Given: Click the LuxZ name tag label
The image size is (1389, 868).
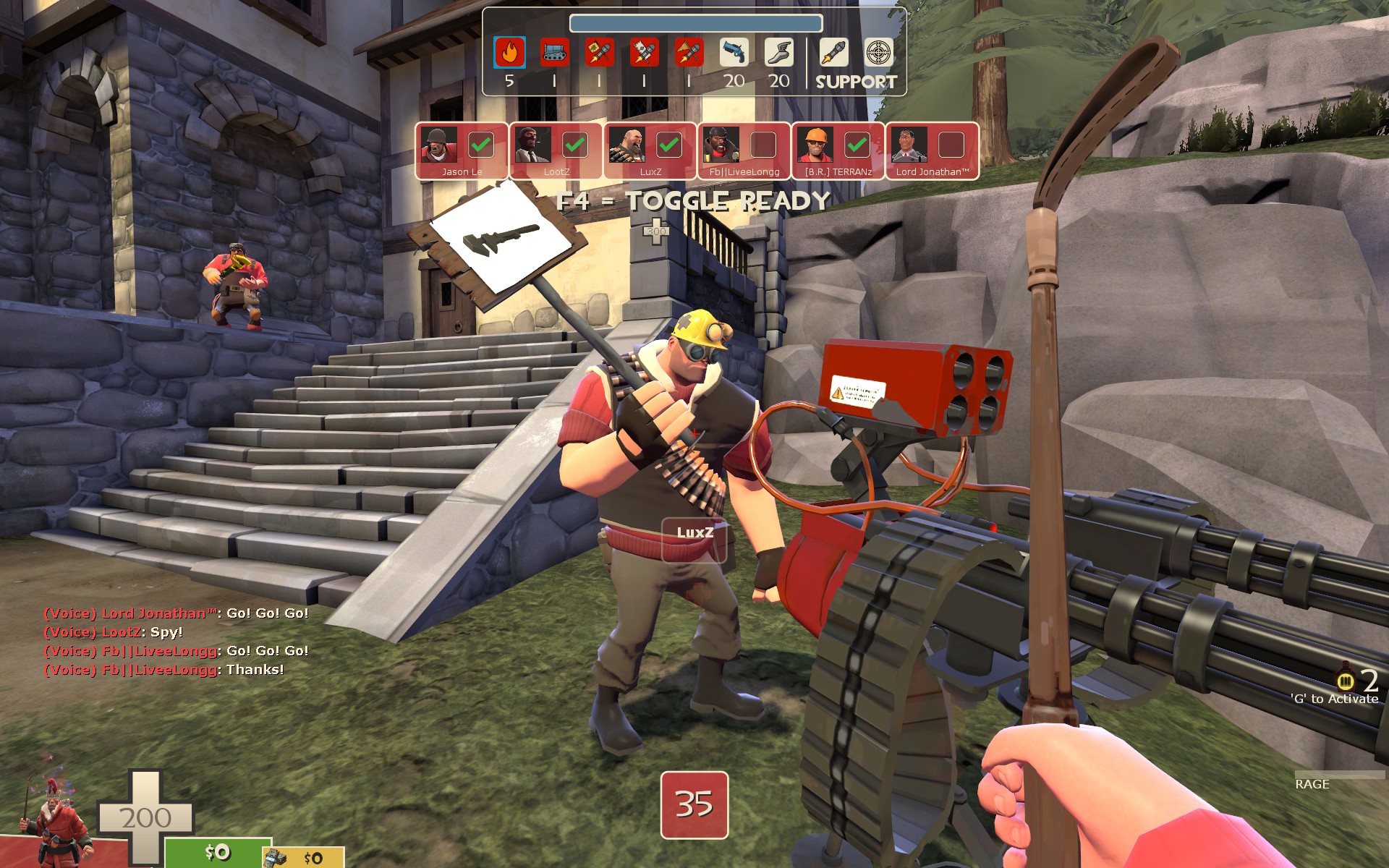Looking at the screenshot, I should [694, 533].
